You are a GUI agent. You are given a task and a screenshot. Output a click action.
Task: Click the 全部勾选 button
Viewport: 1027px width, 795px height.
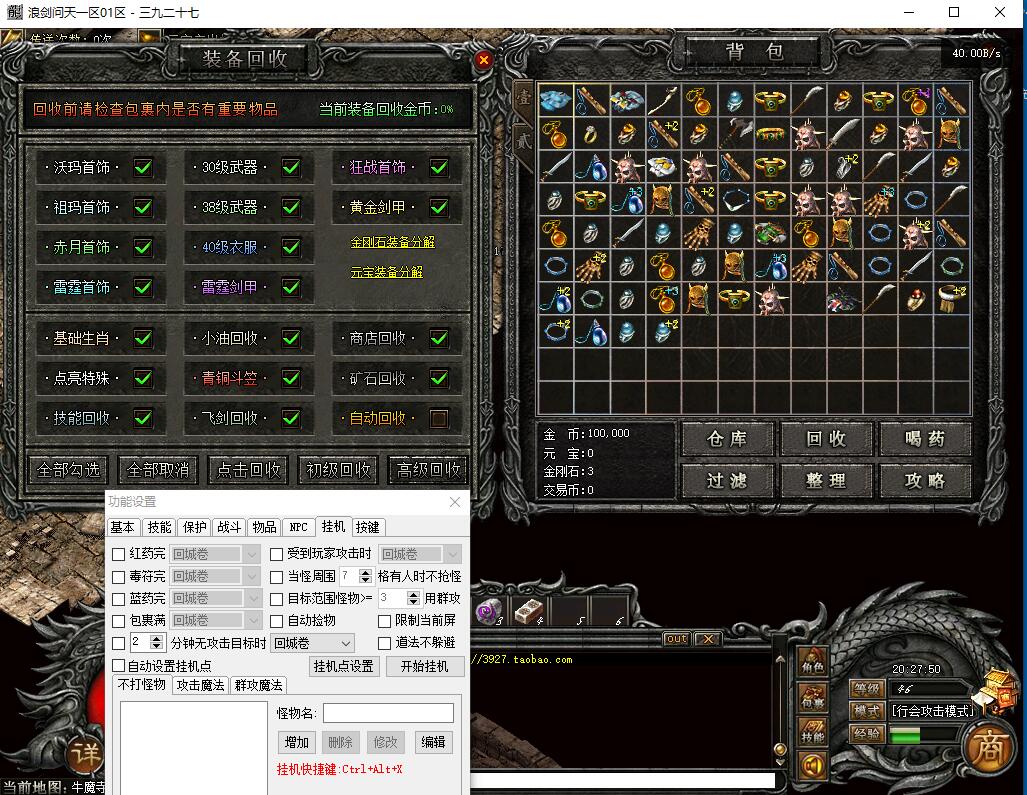tap(69, 469)
